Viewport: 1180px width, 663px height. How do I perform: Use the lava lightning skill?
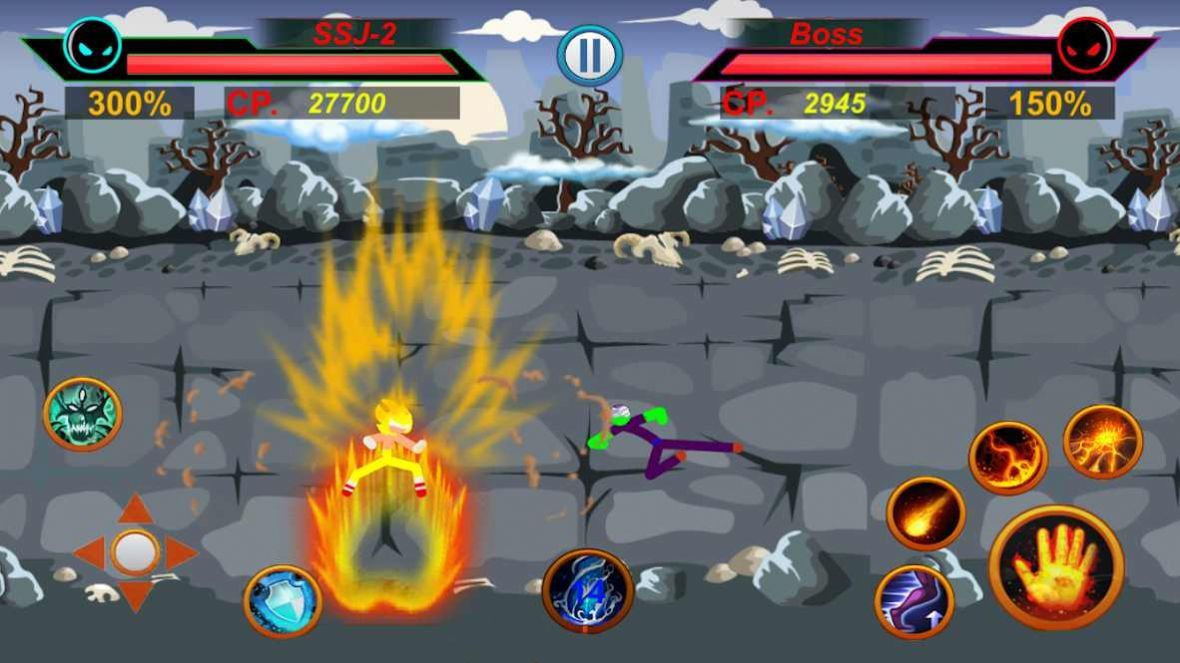1007,458
